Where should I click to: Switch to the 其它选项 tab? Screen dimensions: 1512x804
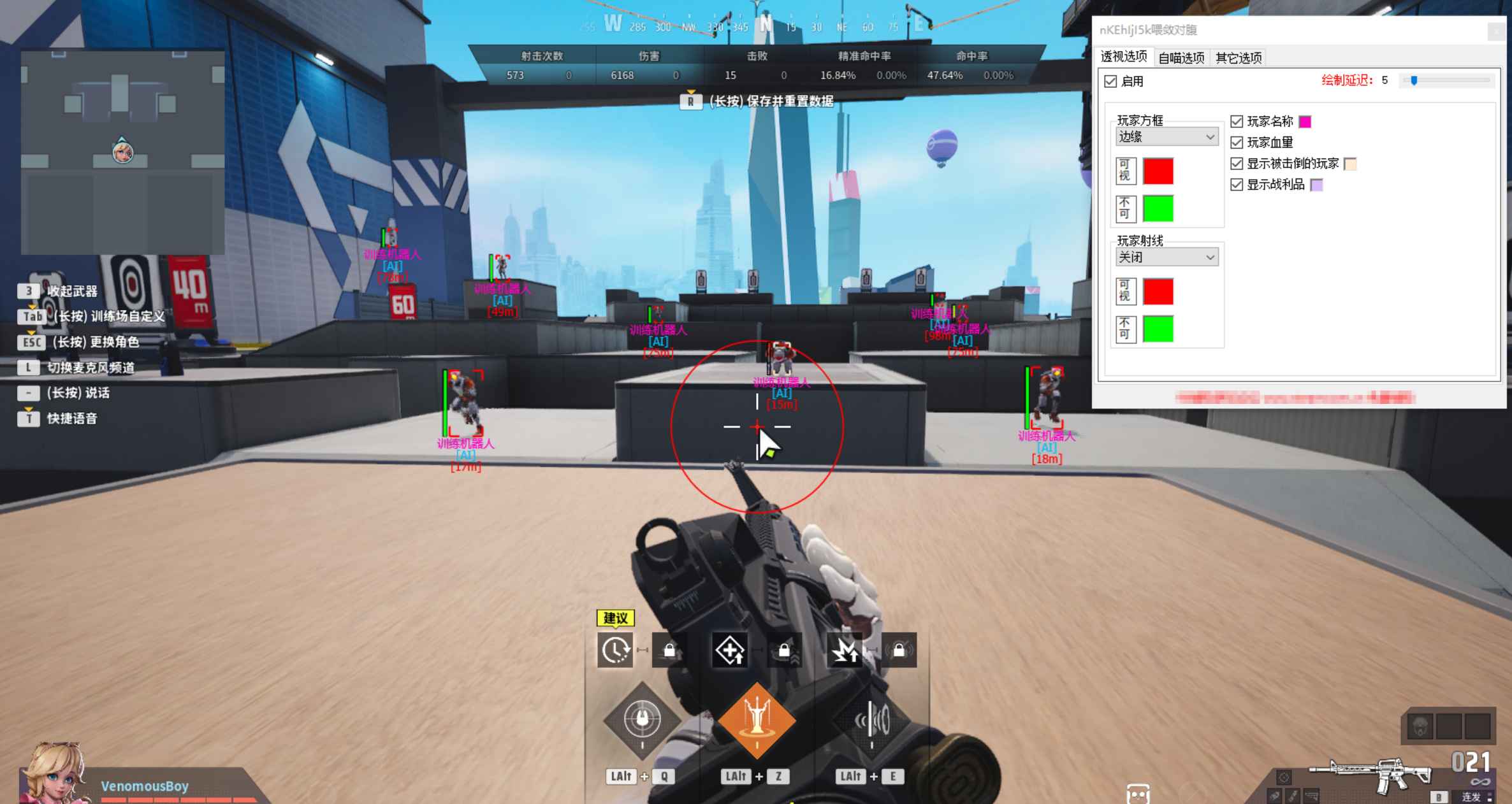tap(1238, 58)
